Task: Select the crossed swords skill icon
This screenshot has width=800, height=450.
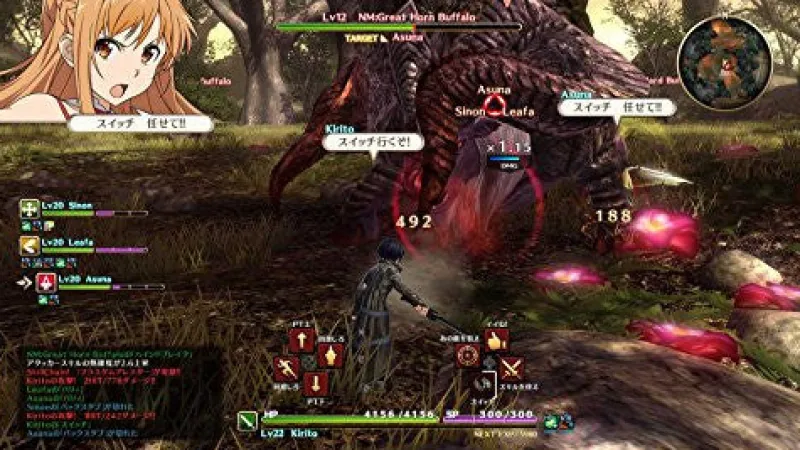Action: point(511,367)
